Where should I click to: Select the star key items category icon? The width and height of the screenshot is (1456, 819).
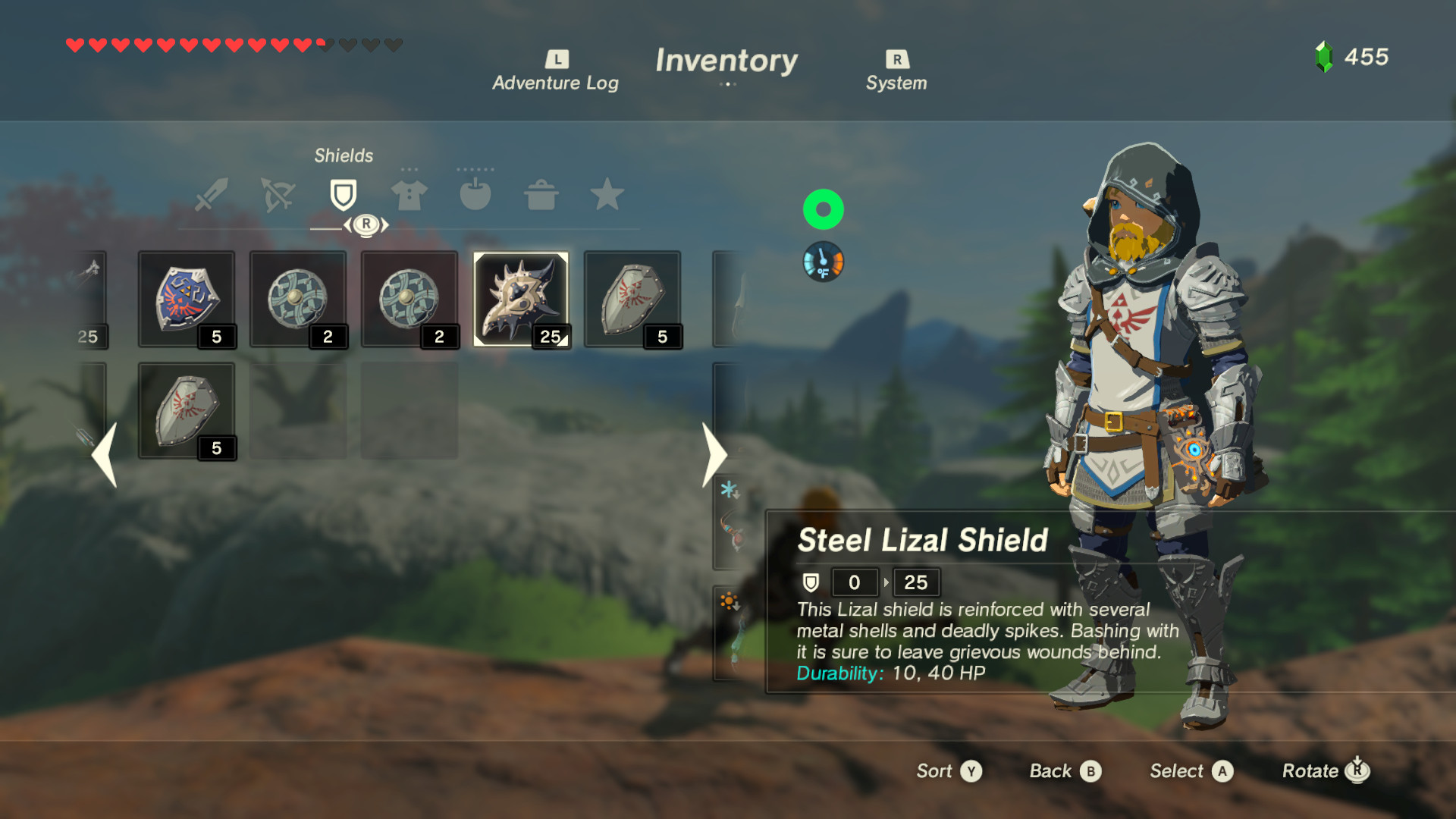coord(607,196)
